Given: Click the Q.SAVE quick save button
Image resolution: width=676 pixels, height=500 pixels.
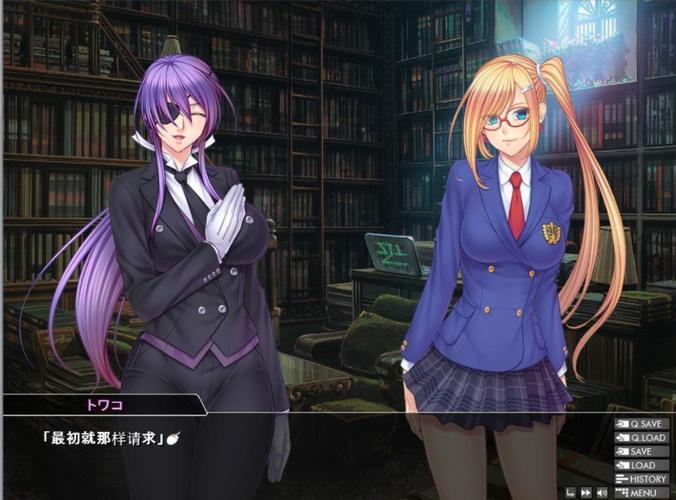Looking at the screenshot, I should click(641, 424).
